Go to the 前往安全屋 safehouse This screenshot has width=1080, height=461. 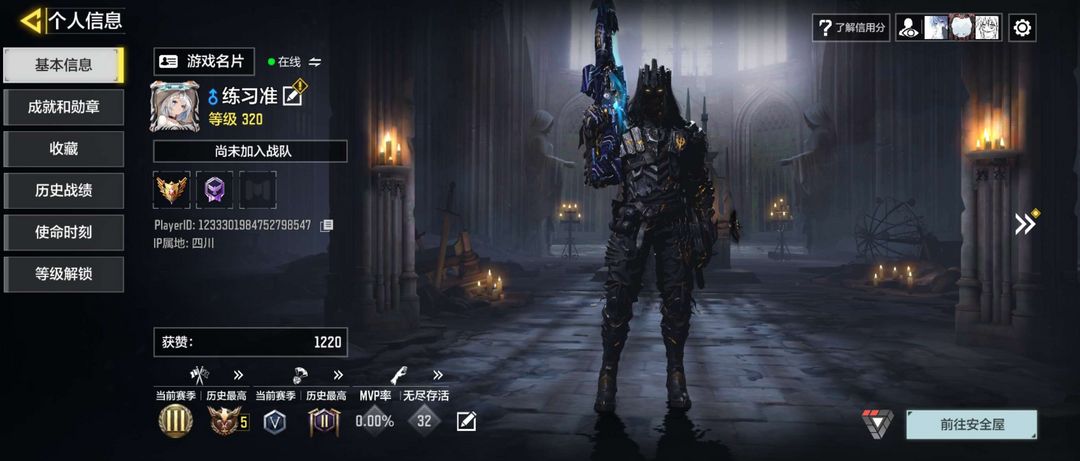pos(971,424)
